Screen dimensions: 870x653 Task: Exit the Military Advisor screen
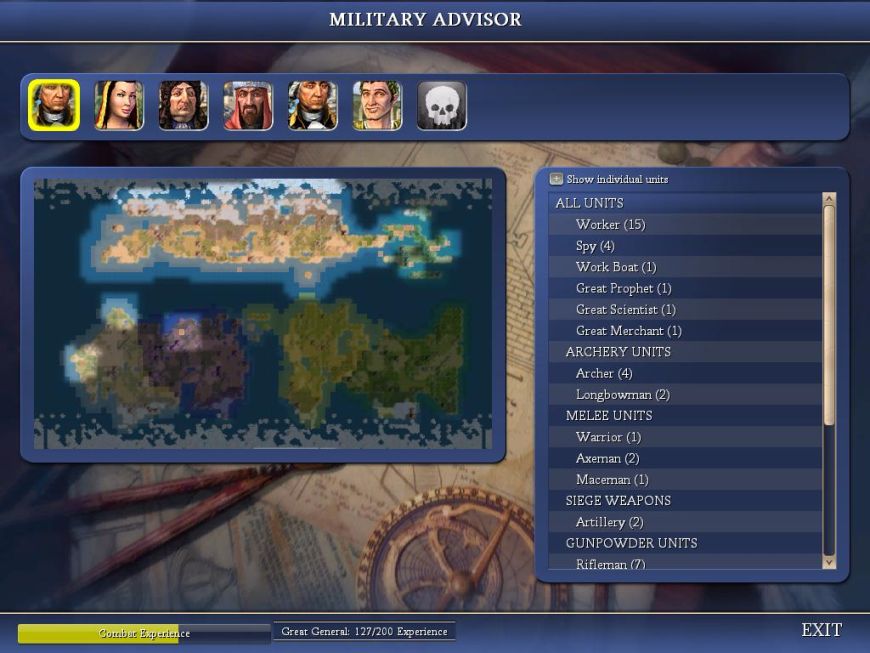point(821,630)
